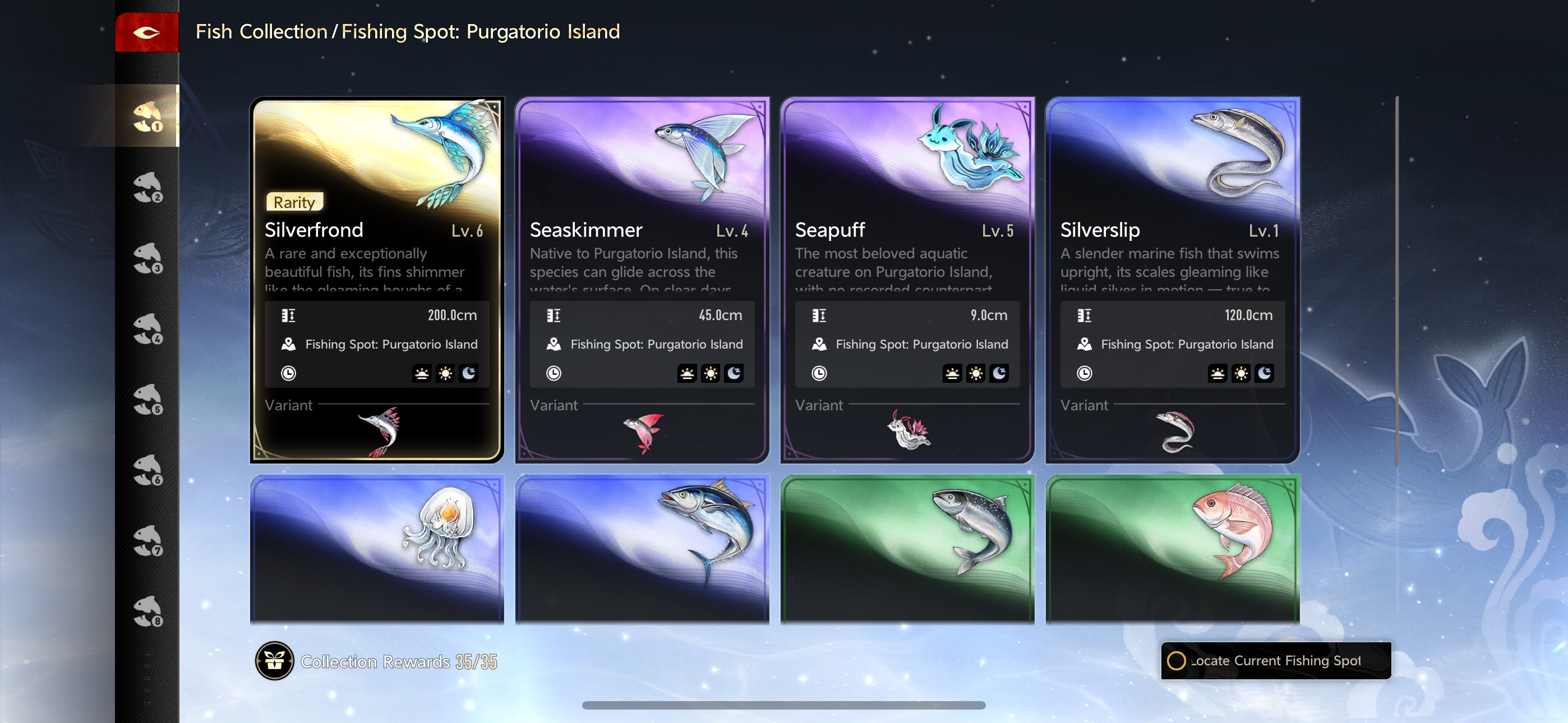Open fishing spot tab 8
Screen dimensions: 1568x723
click(147, 611)
